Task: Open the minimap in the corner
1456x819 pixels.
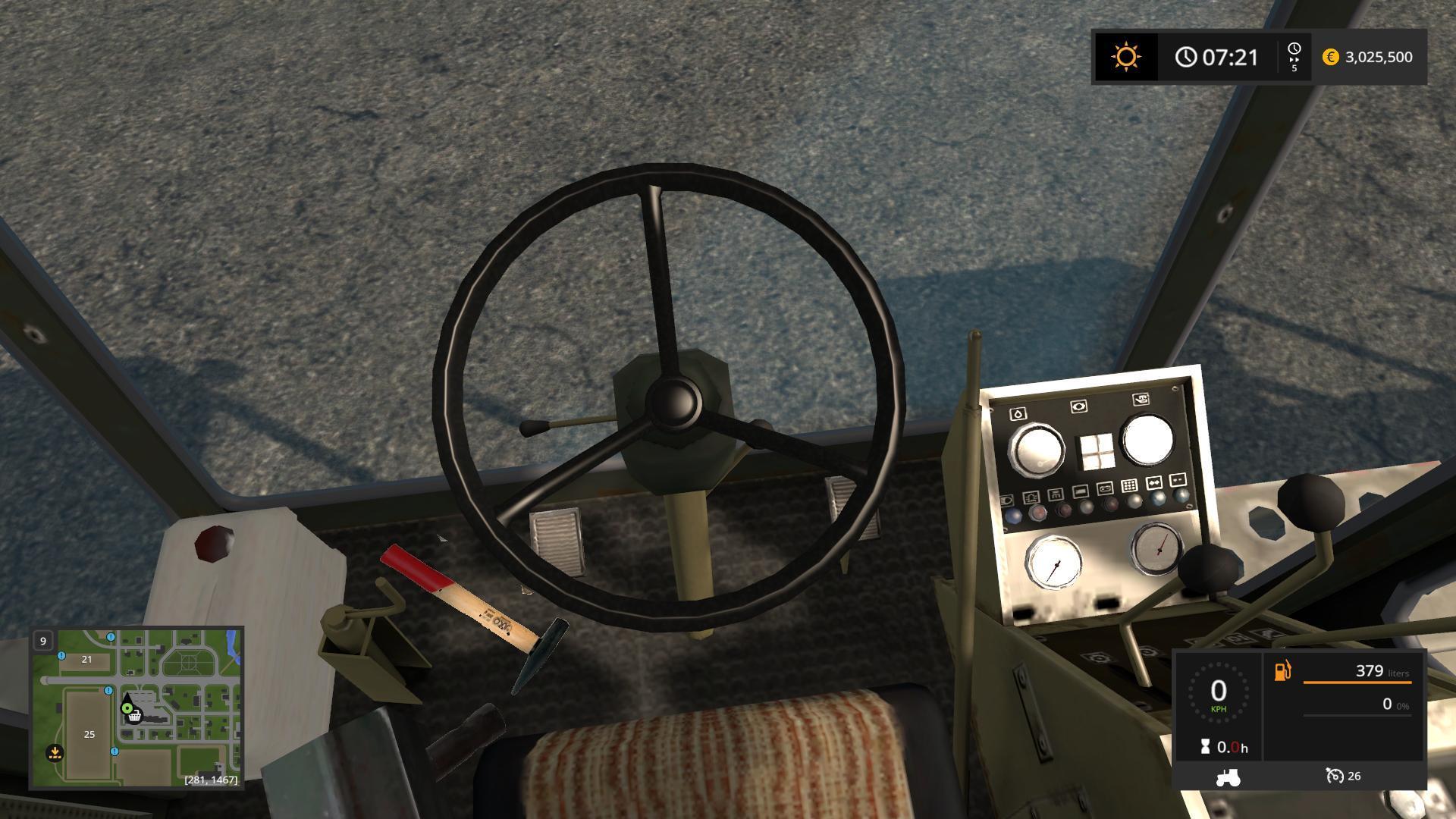Action: 136,708
